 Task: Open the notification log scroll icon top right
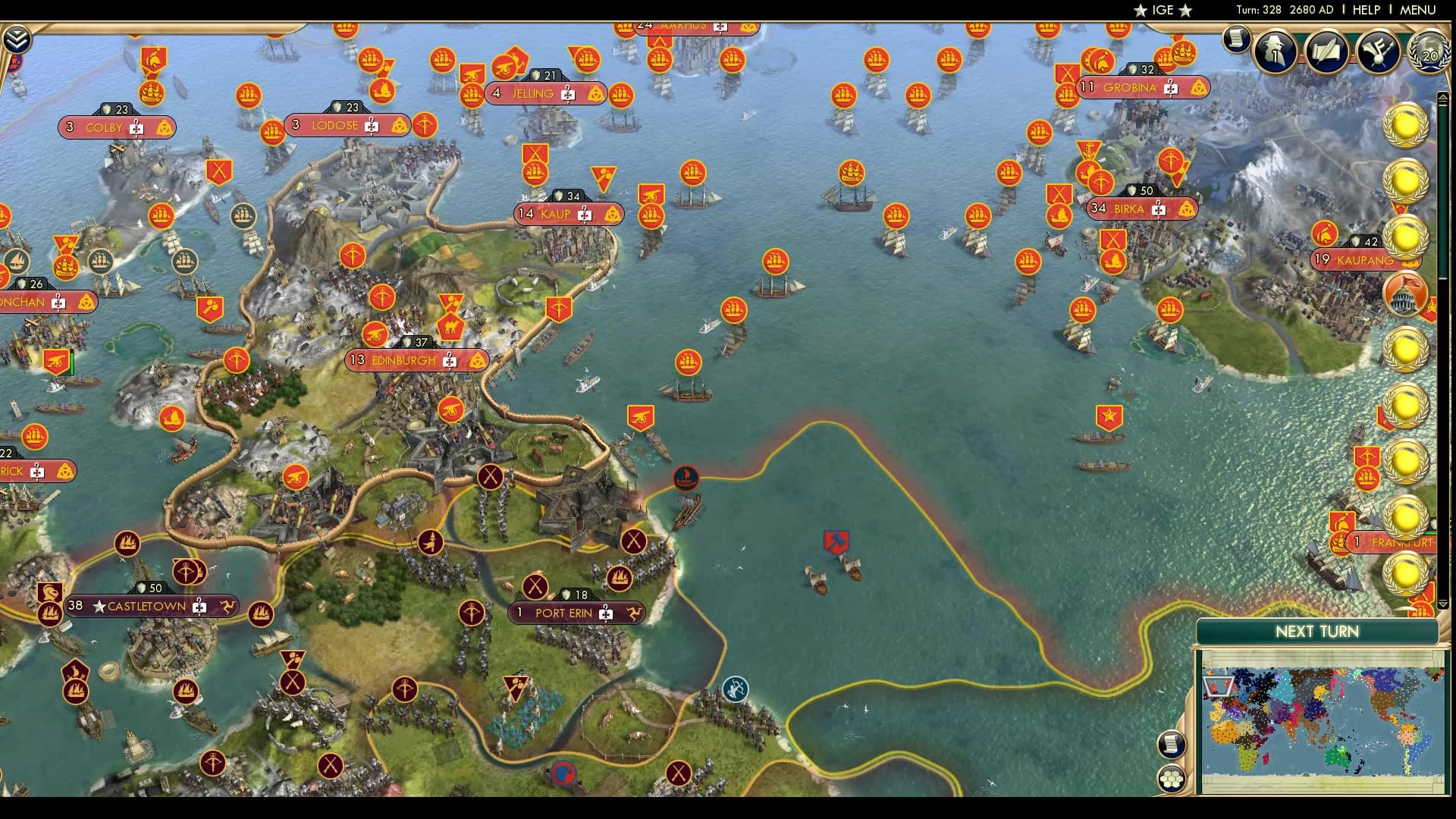[1238, 39]
